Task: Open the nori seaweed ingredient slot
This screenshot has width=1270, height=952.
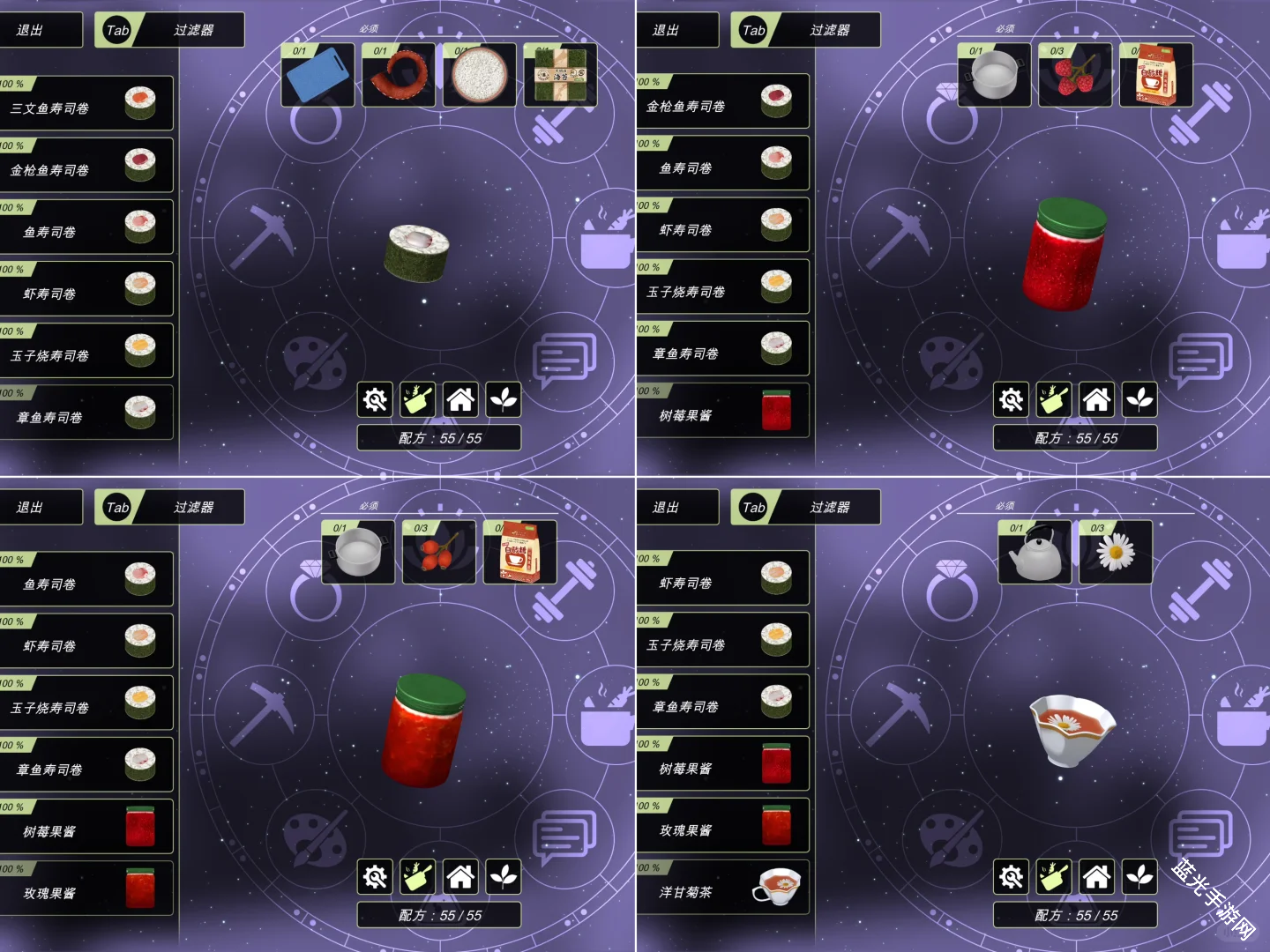Action: tap(560, 76)
